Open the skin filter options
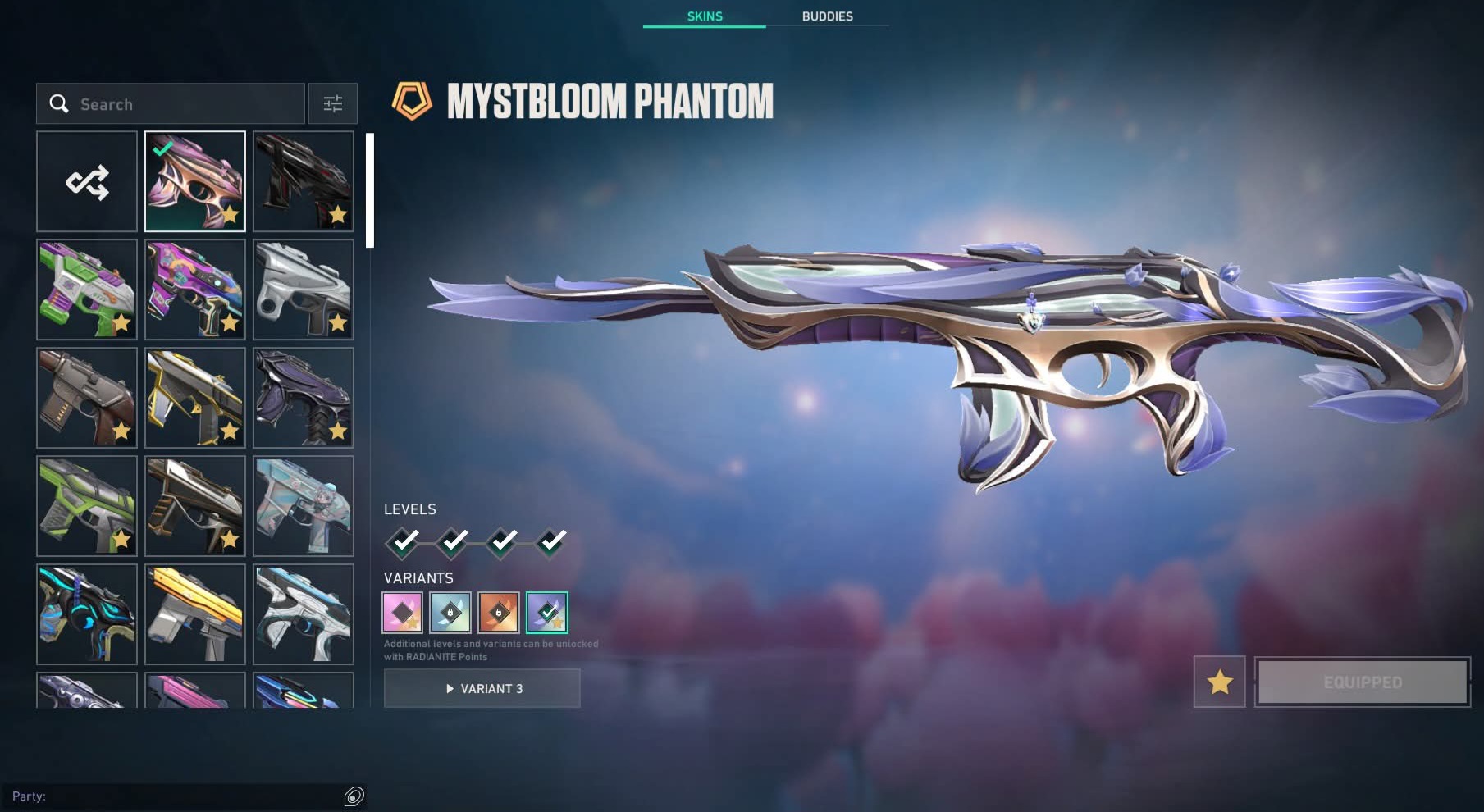 coord(332,104)
